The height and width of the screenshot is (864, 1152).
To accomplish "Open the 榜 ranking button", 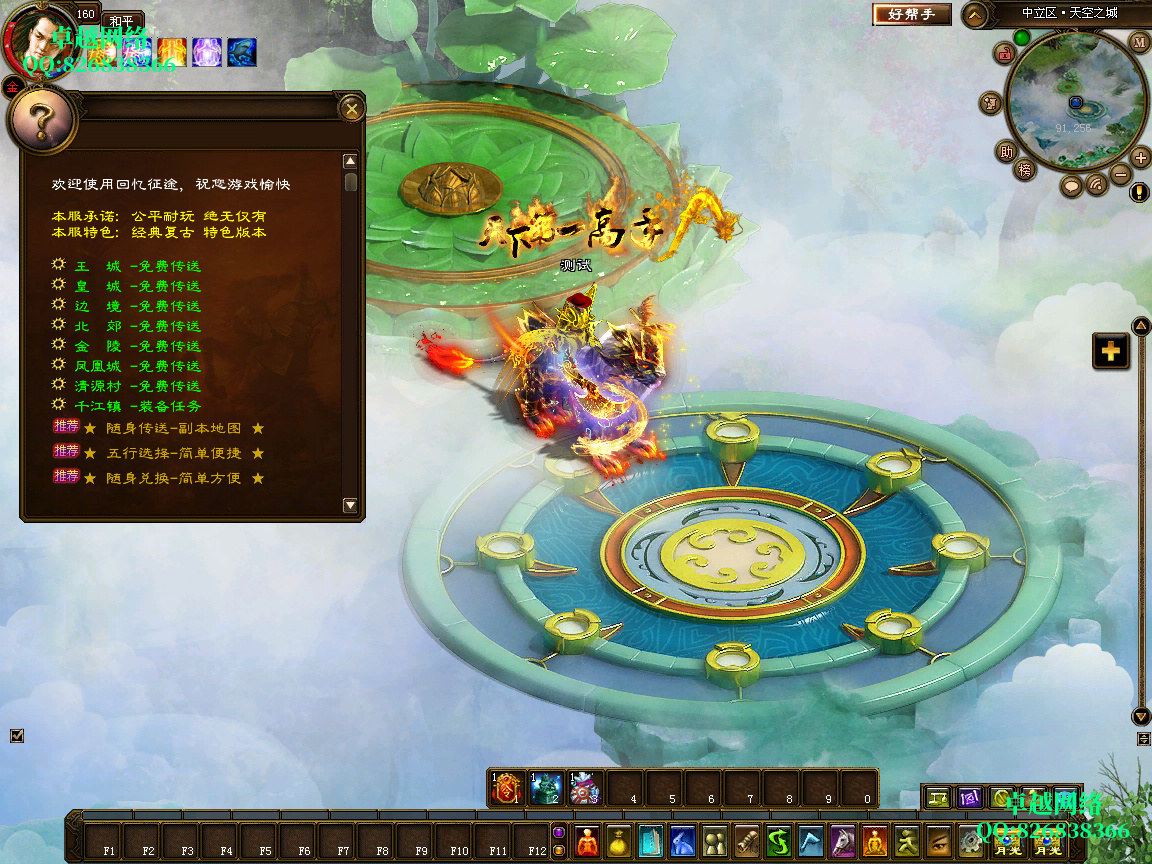I will (1025, 170).
